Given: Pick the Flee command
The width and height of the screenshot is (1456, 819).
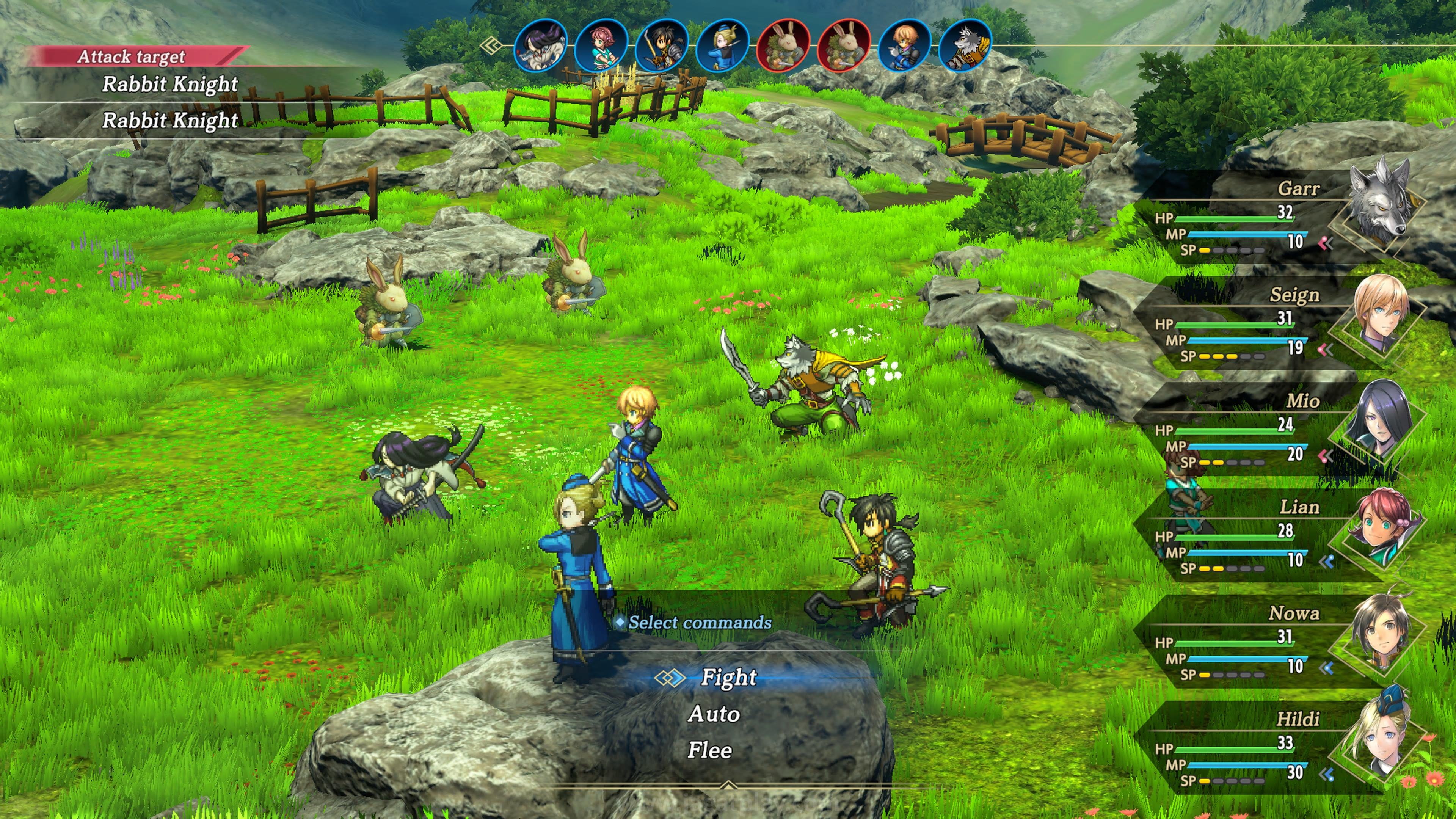Looking at the screenshot, I should point(710,751).
